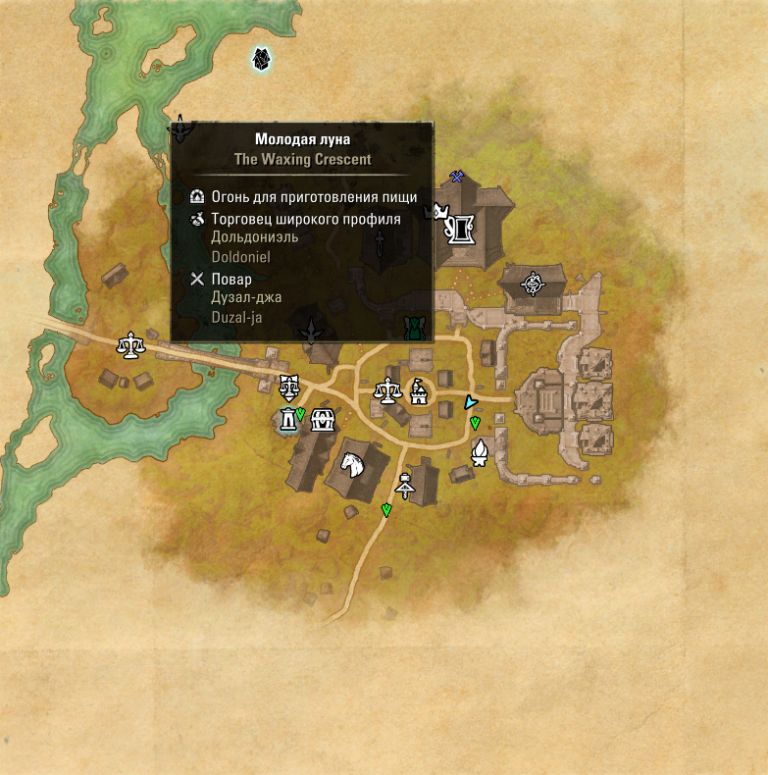Open the bank chest marker
768x775 pixels.
click(322, 419)
